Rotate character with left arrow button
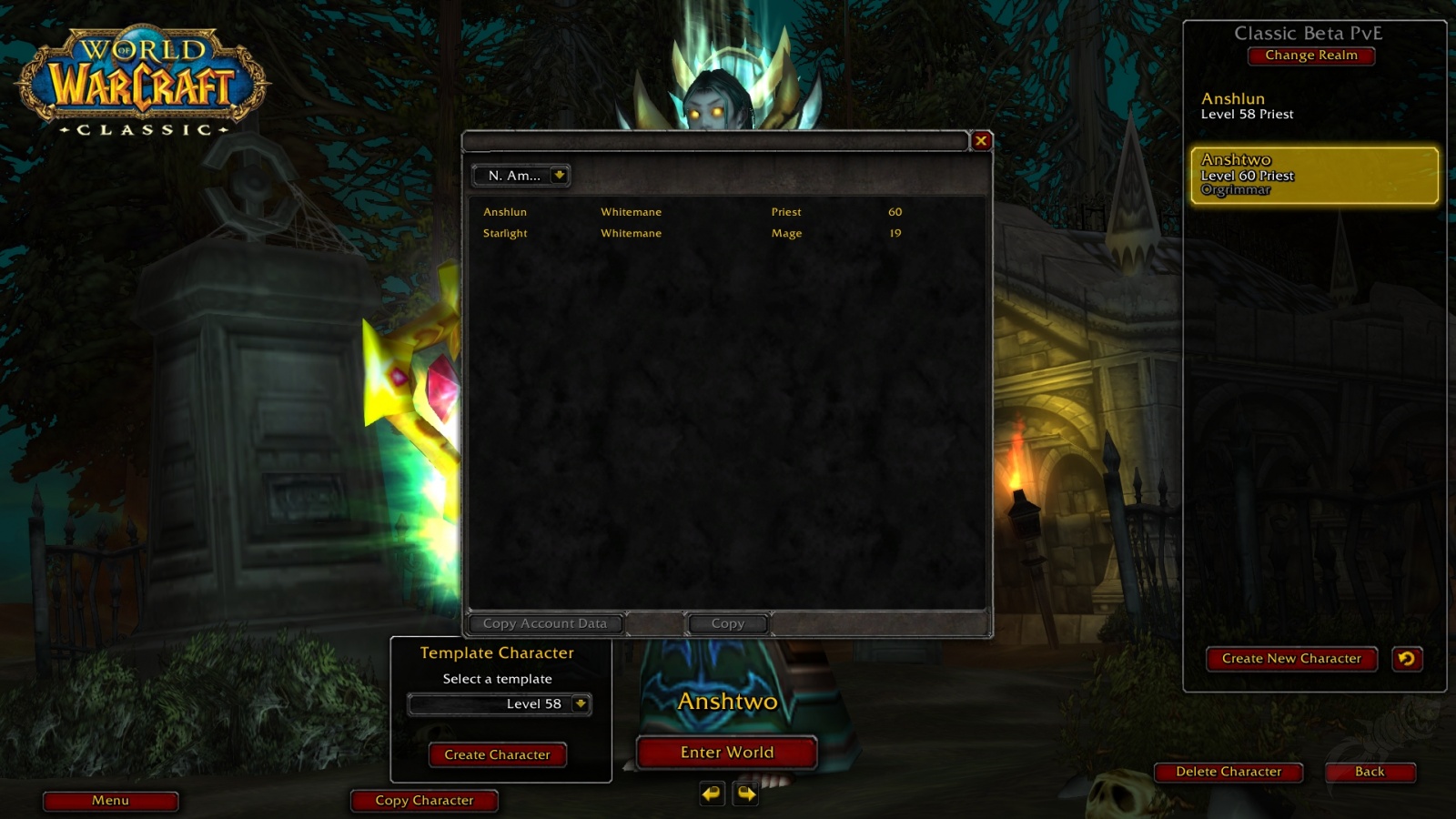The width and height of the screenshot is (1456, 819). pyautogui.click(x=712, y=794)
